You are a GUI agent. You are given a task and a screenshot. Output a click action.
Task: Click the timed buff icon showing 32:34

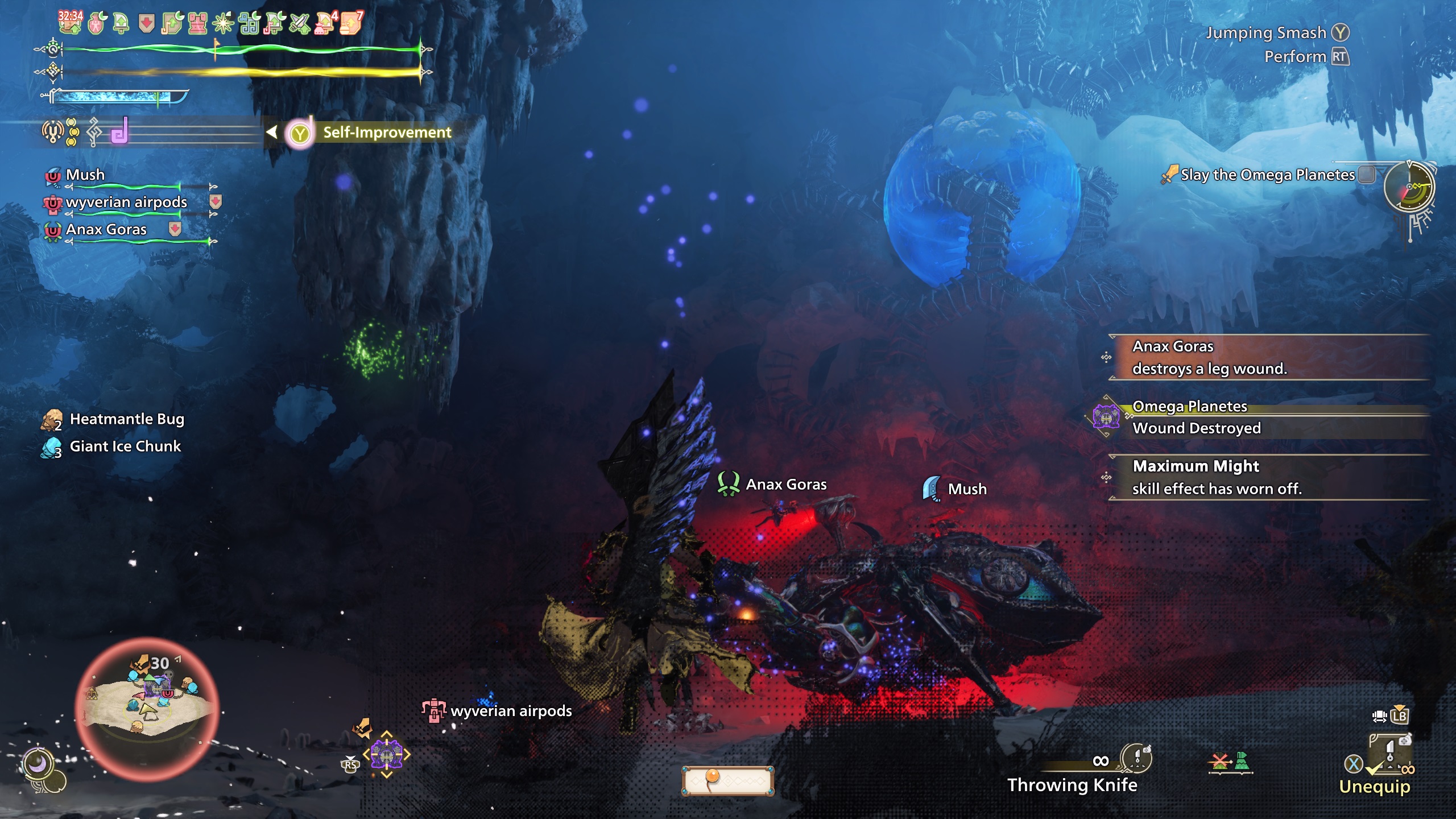click(70, 23)
